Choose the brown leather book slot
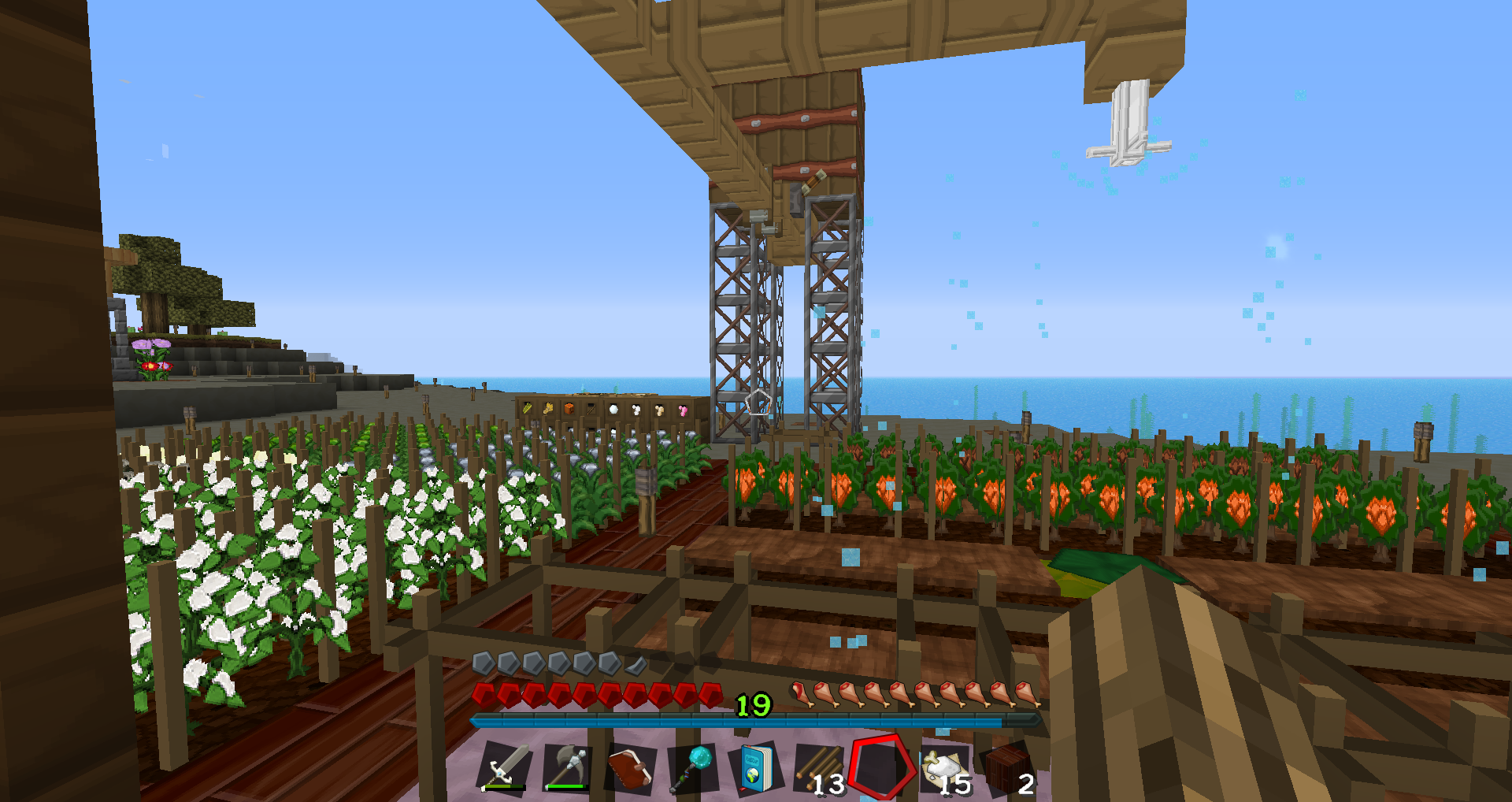This screenshot has height=802, width=1512. click(x=630, y=767)
